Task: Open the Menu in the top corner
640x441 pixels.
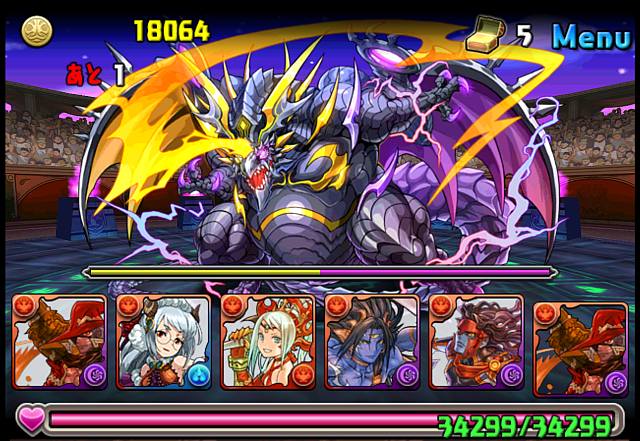Action: coord(593,36)
